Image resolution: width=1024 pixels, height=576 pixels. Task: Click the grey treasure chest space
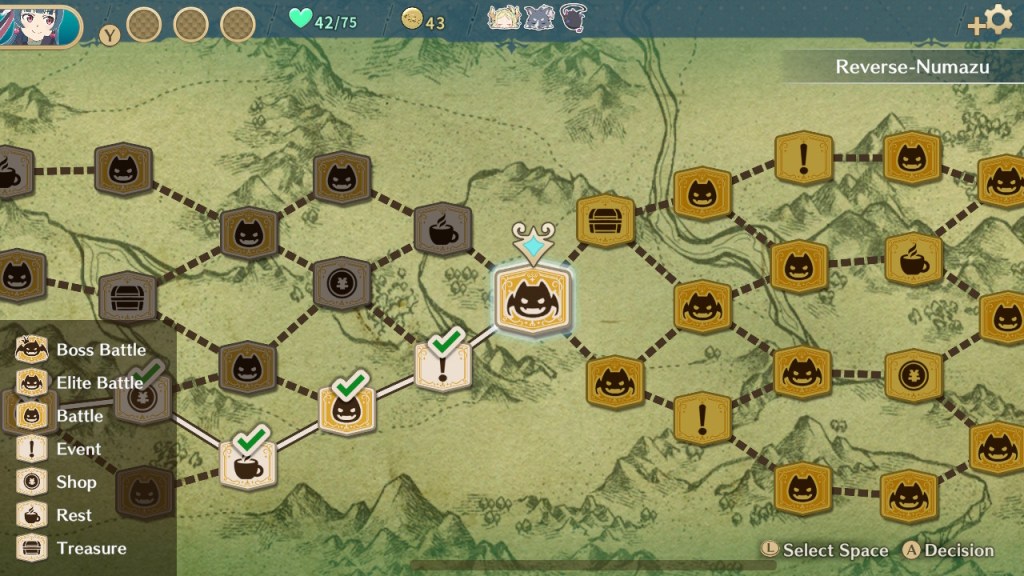click(x=127, y=297)
